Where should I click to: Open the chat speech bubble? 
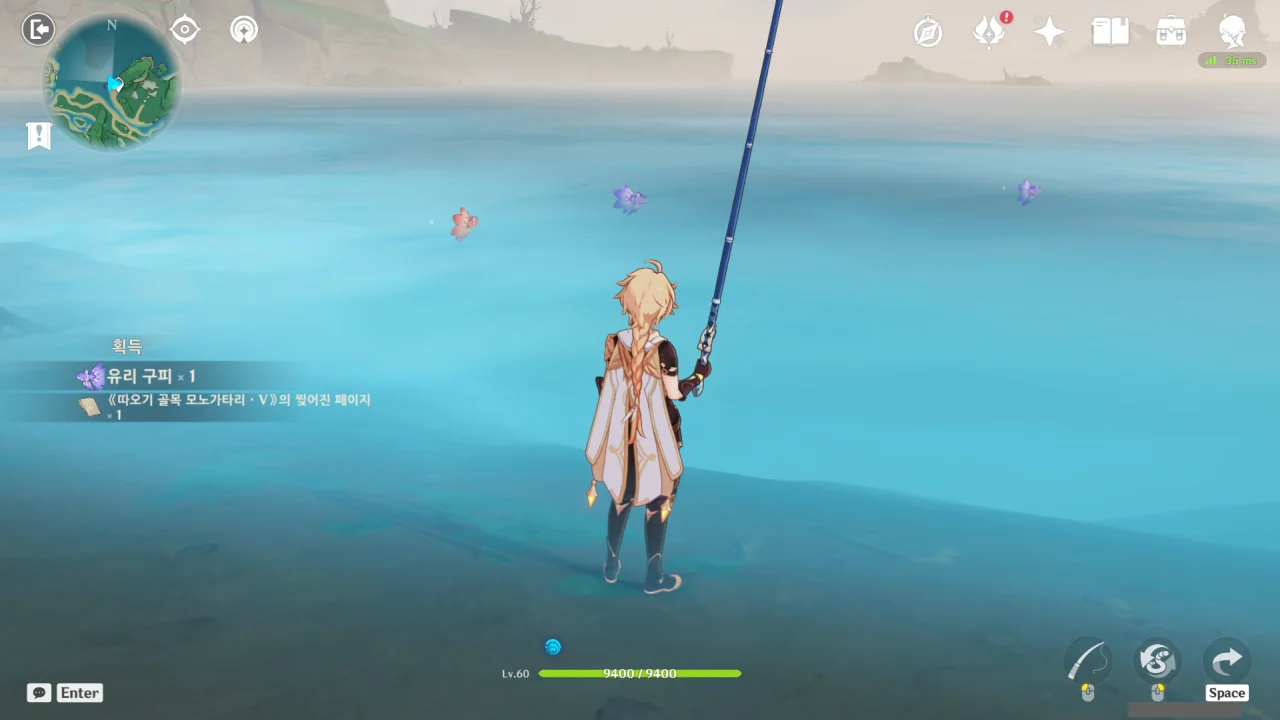coord(39,693)
